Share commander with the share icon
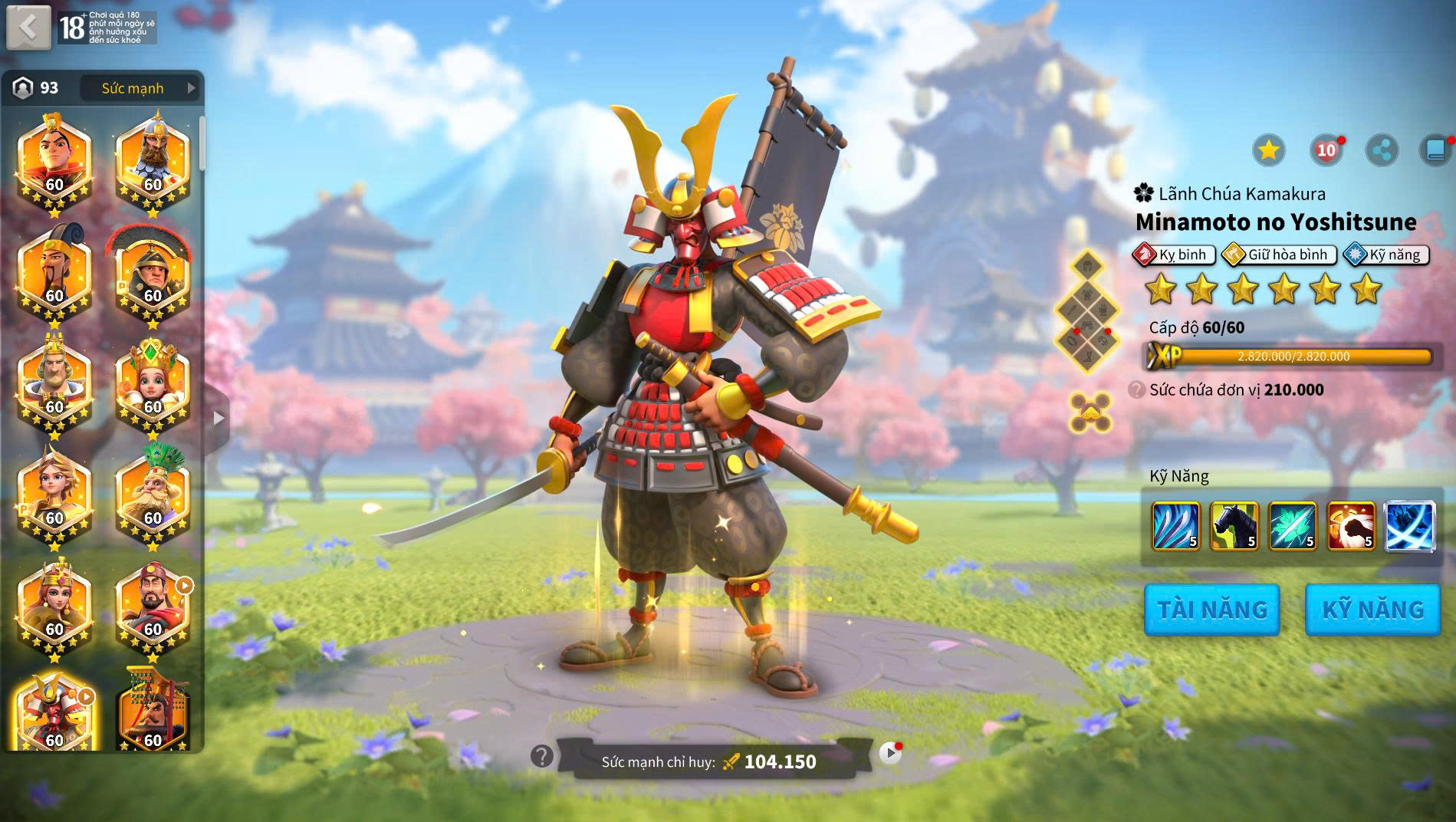Screen dimensions: 1456x822 click(x=1382, y=150)
